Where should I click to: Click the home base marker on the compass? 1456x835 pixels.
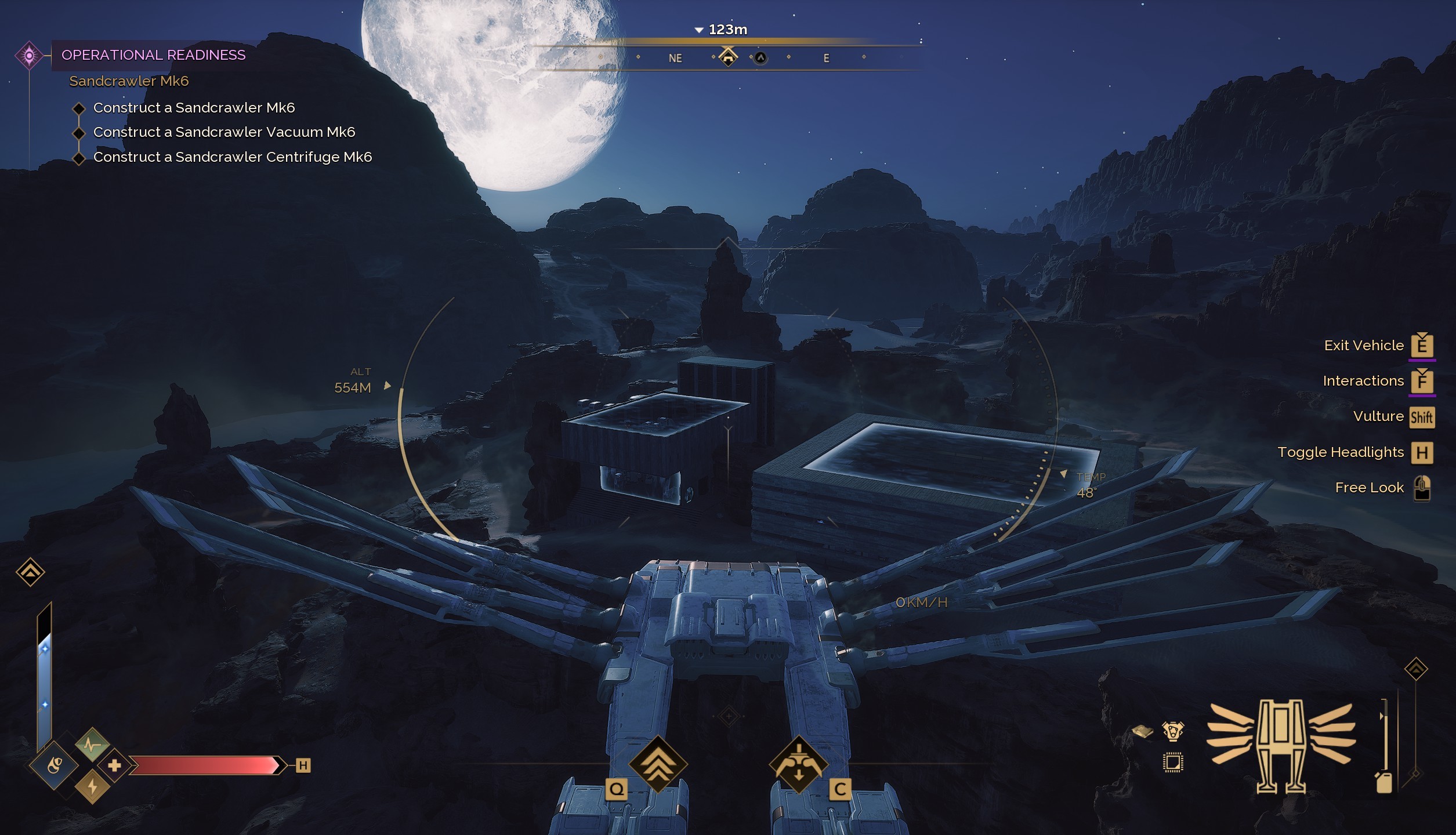(727, 57)
